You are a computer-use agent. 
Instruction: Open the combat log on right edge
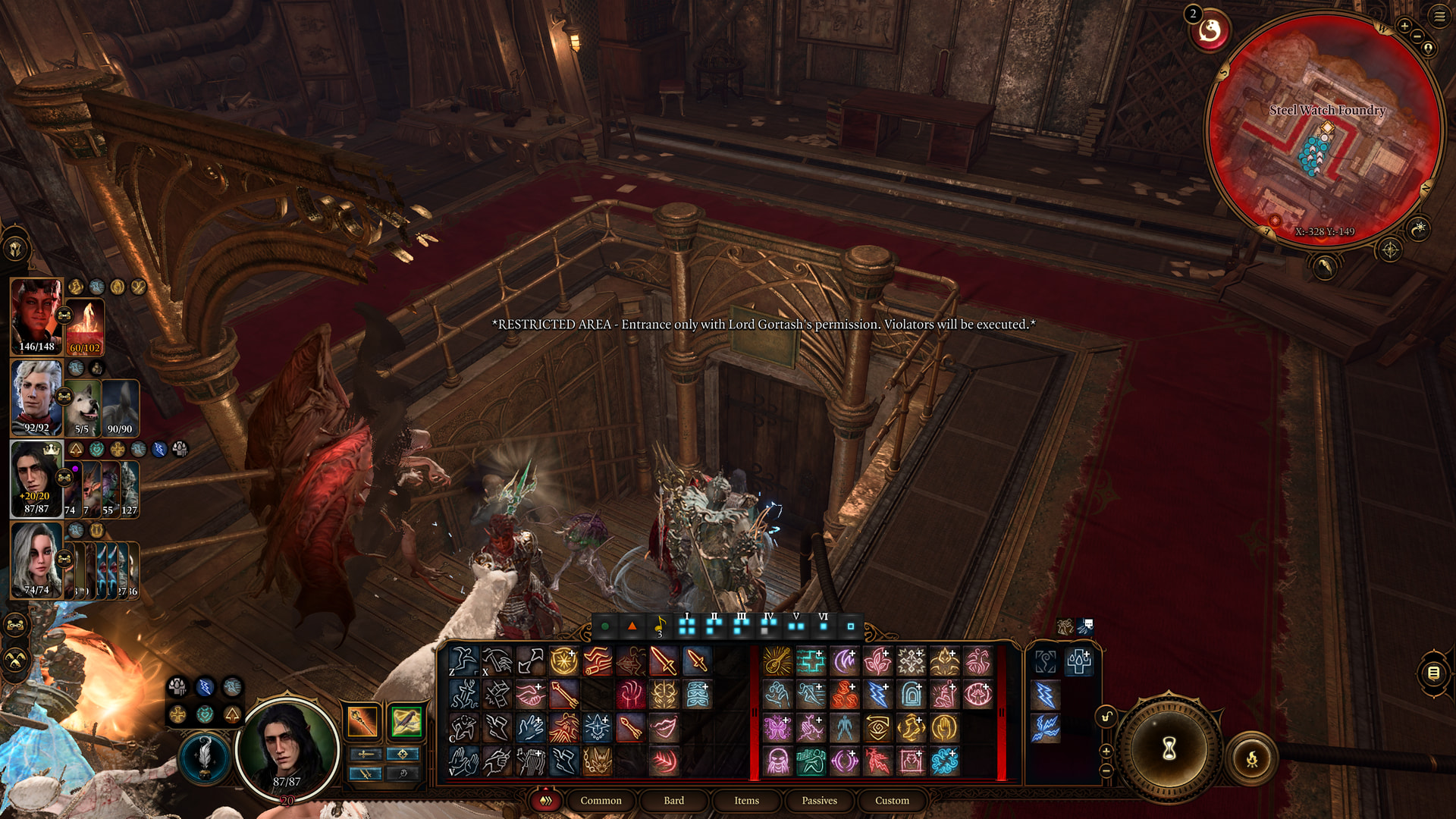click(1433, 673)
